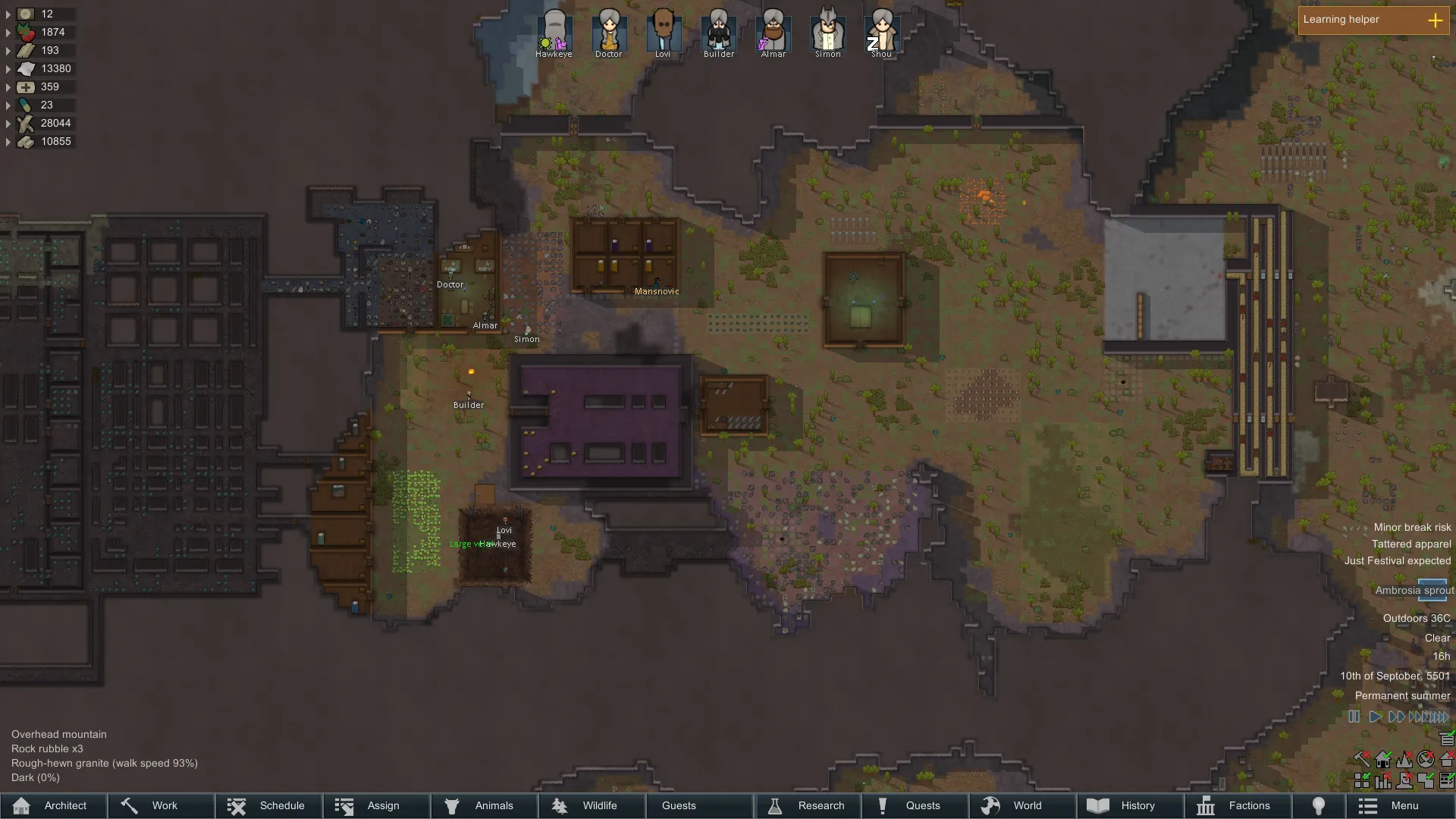This screenshot has width=1456, height=819.
Task: Open the Research screen
Action: pyautogui.click(x=807, y=805)
